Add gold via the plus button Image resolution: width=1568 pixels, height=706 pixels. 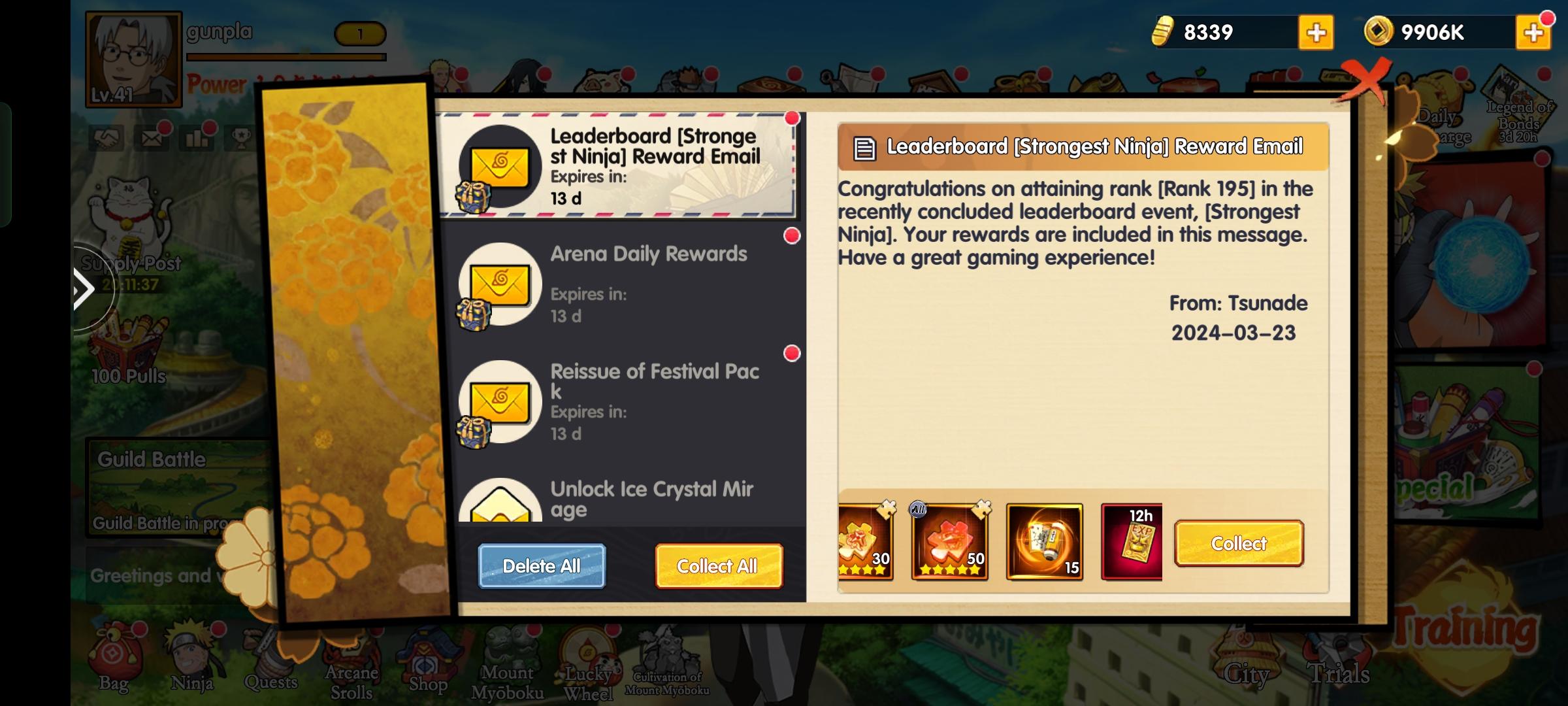pos(1315,30)
